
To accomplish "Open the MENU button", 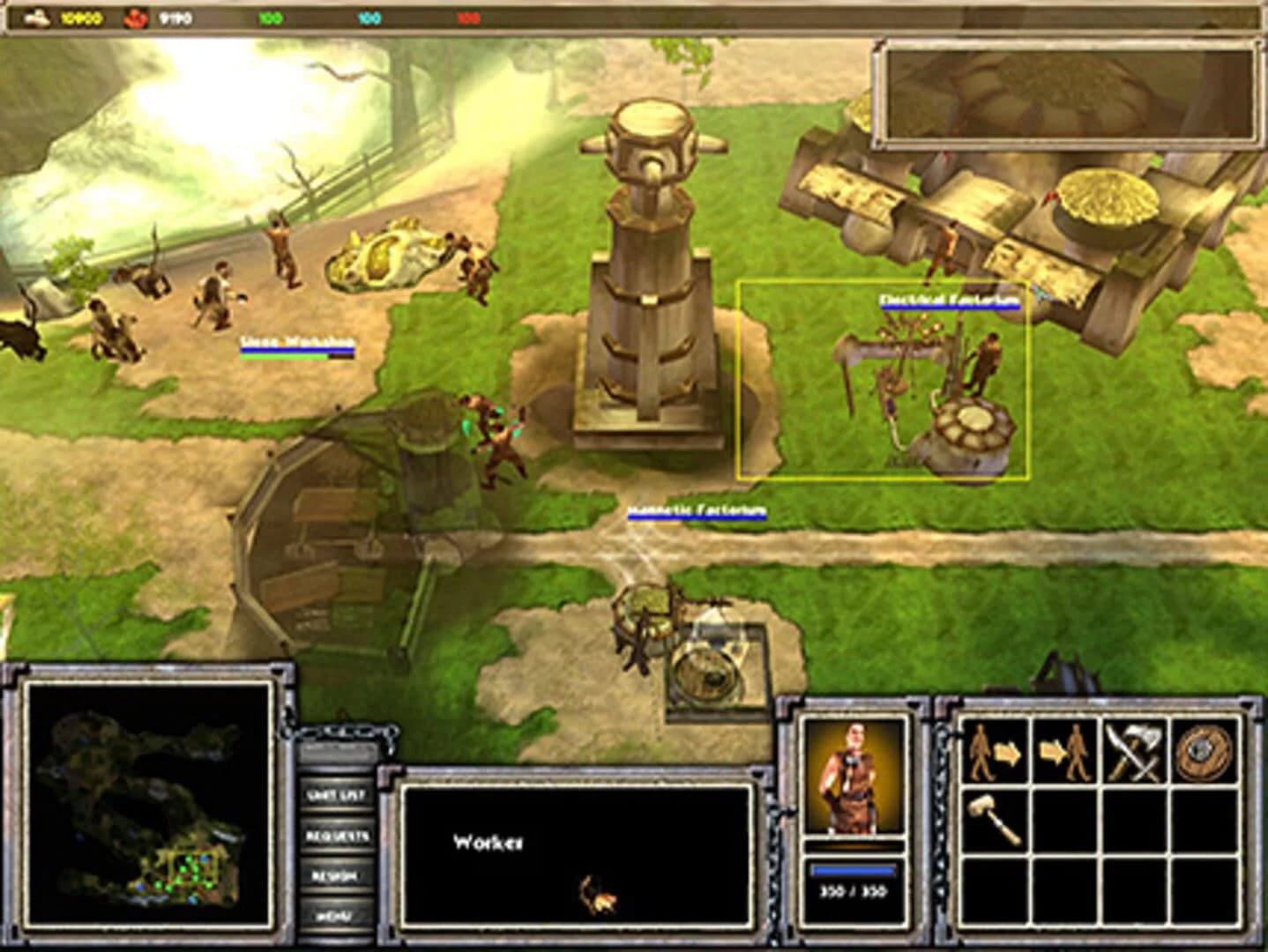I will pos(335,914).
